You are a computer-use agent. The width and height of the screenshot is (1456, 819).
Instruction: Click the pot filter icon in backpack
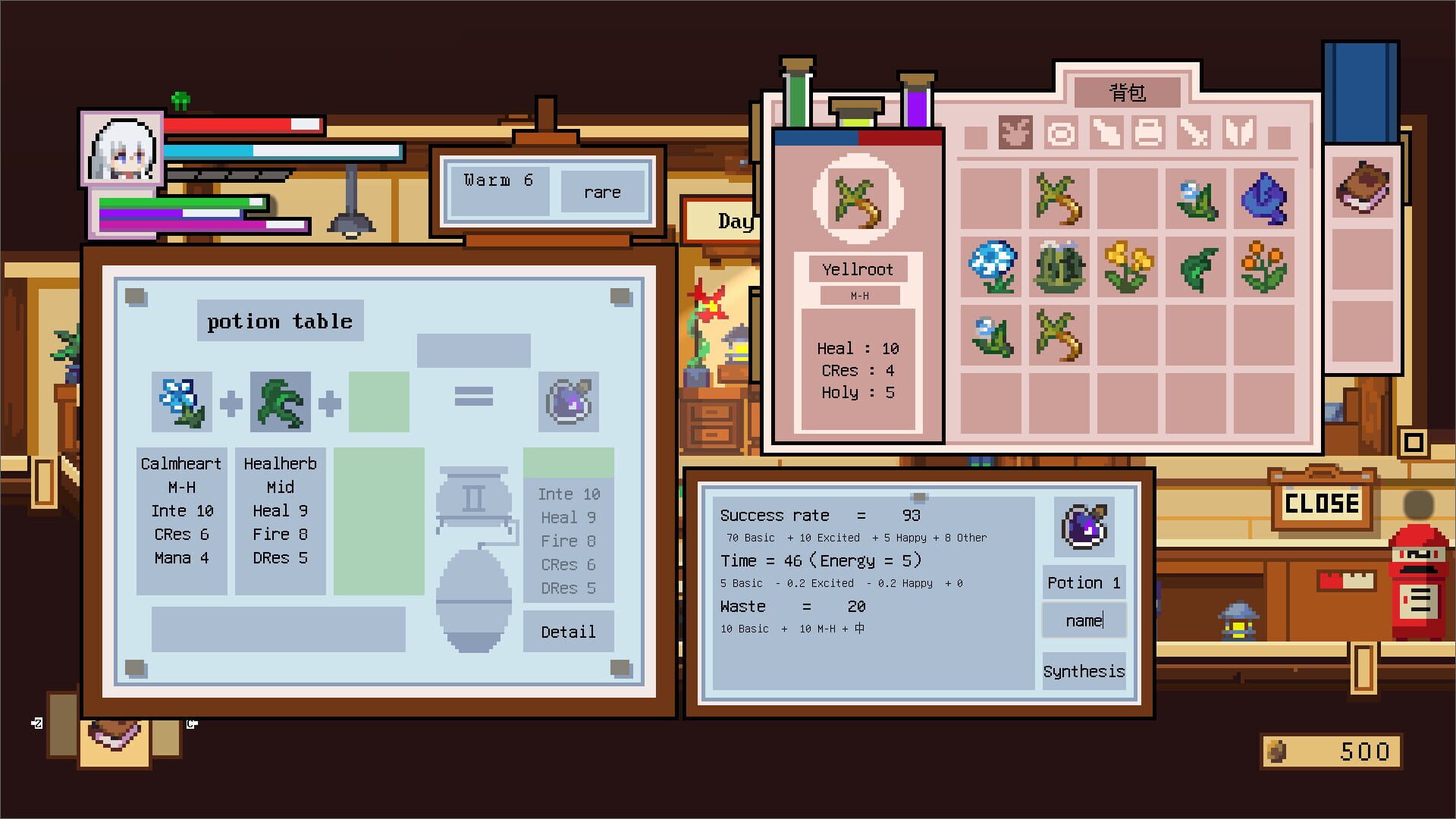[1150, 133]
